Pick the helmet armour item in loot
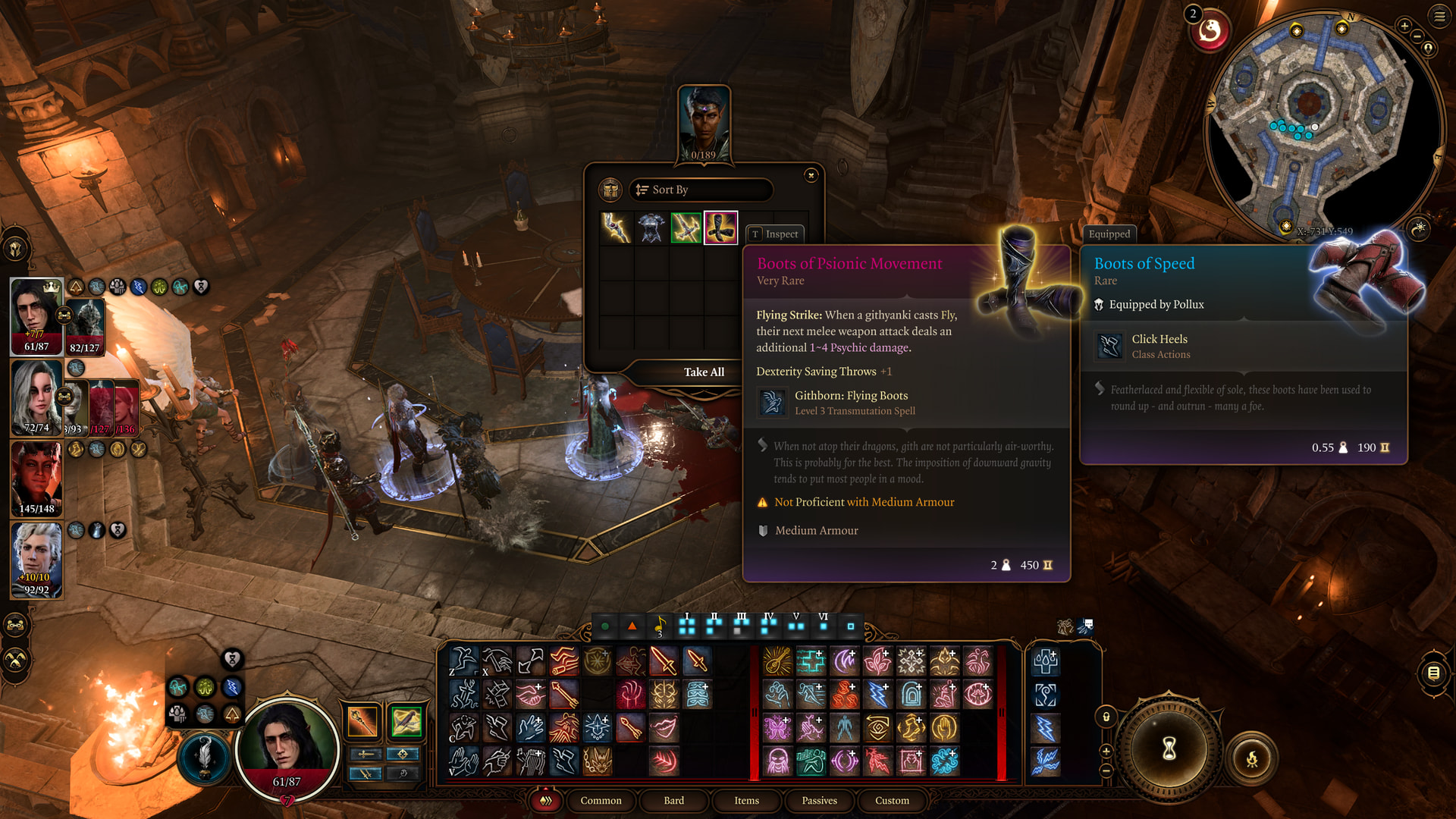1456x819 pixels. pyautogui.click(x=651, y=227)
